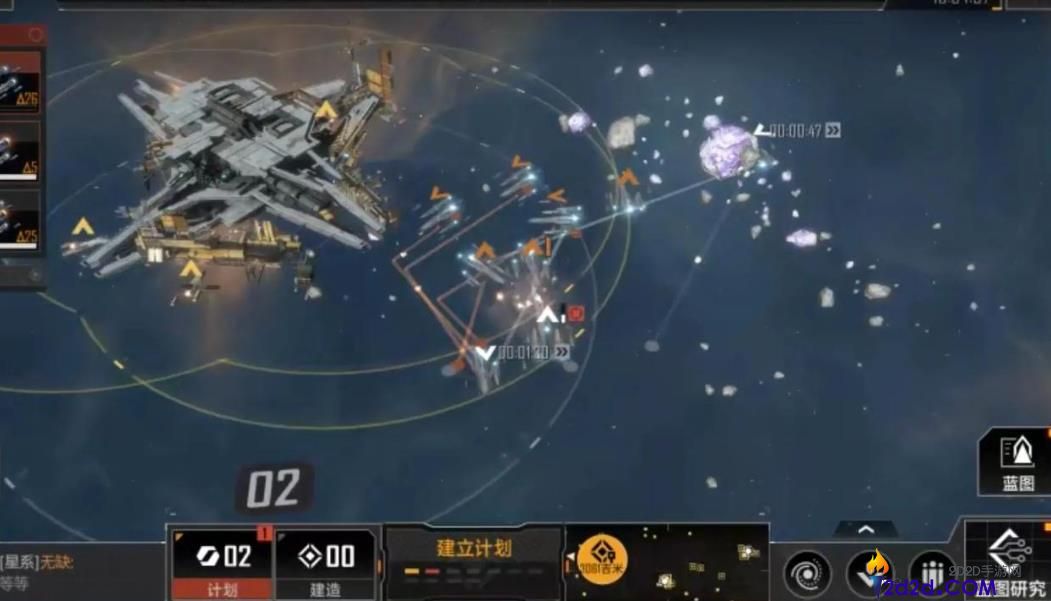Select the orange circular marker on minimap
Viewport: 1051px width, 601px height.
(x=603, y=559)
